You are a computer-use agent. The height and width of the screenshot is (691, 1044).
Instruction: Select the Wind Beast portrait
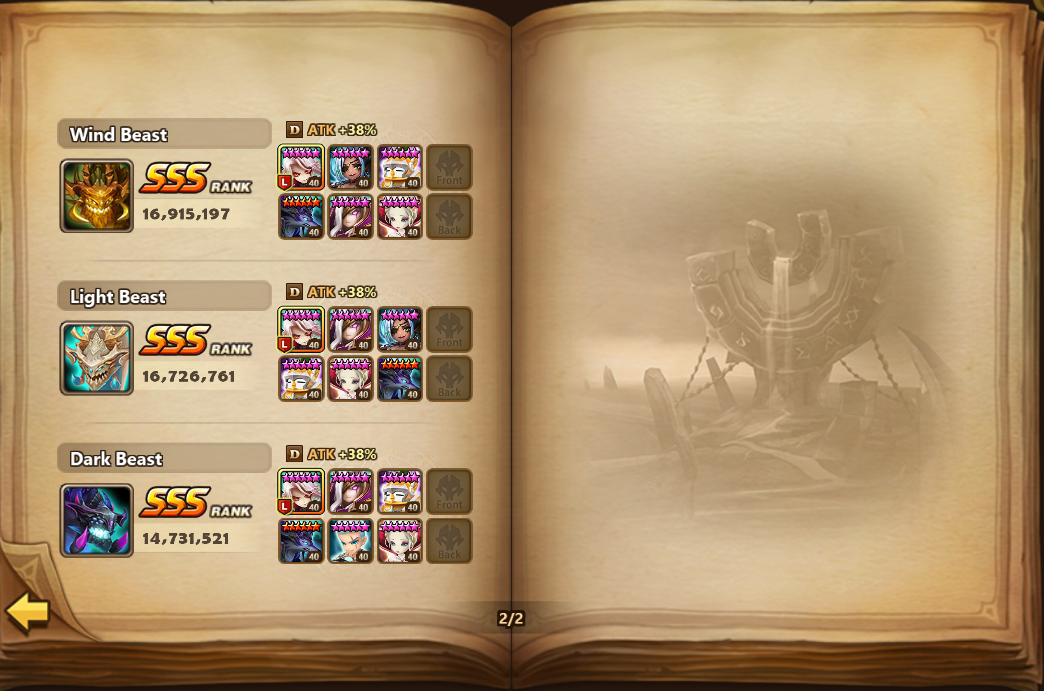click(x=96, y=196)
